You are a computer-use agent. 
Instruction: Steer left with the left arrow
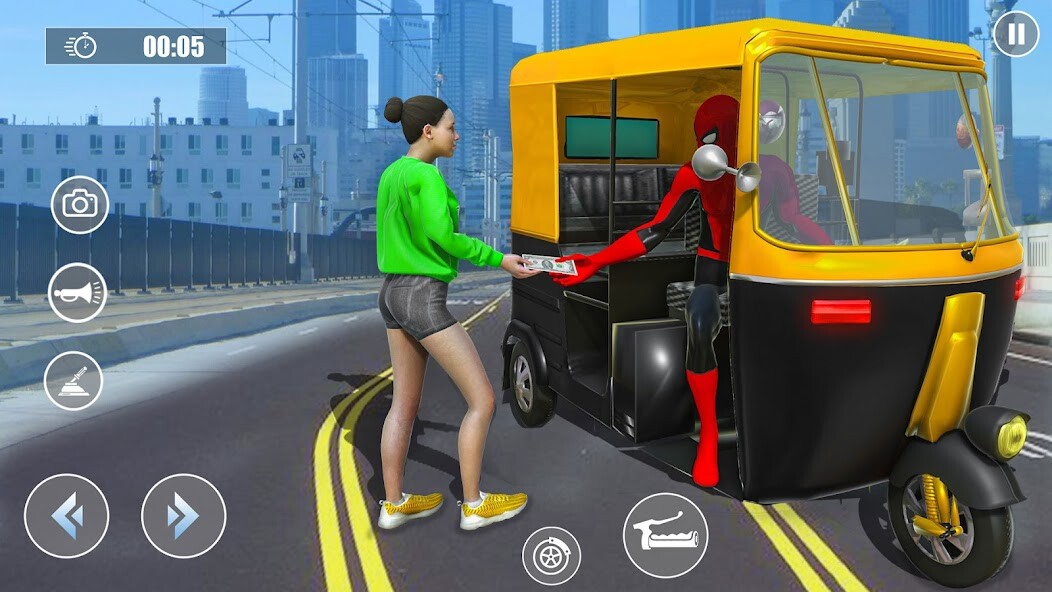66,516
